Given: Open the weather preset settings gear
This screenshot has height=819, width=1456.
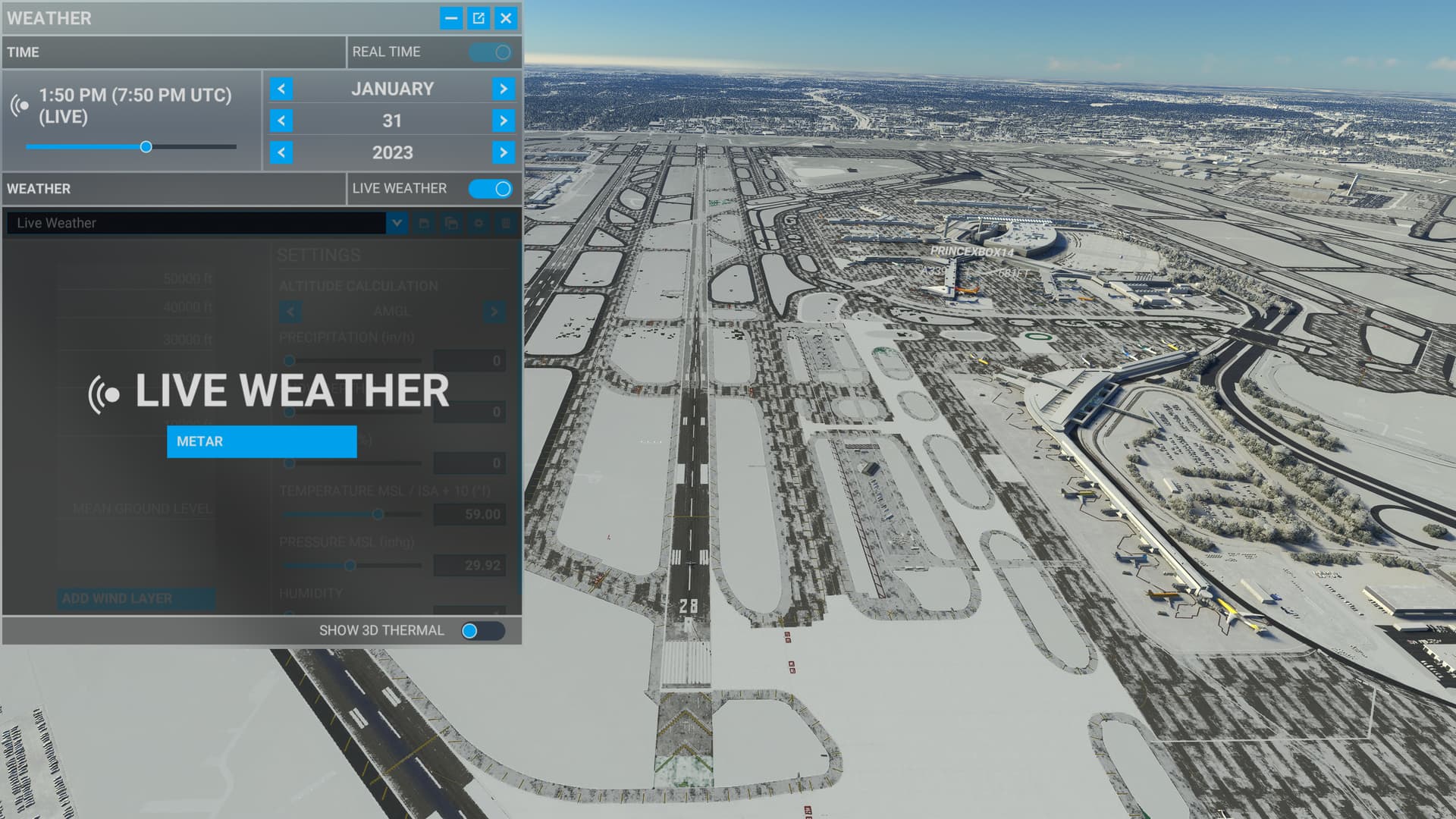Looking at the screenshot, I should coord(478,224).
